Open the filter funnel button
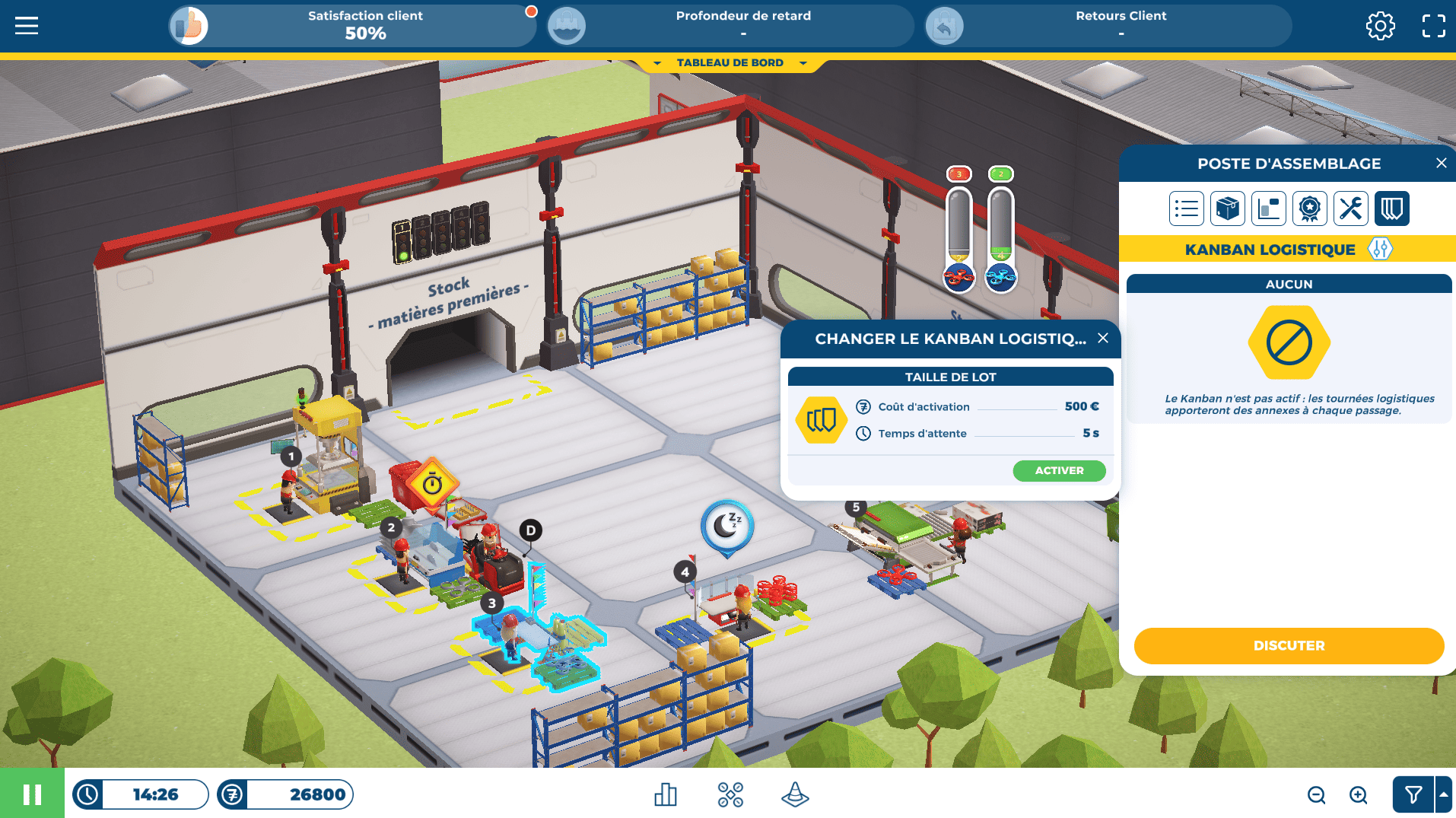1456x818 pixels. (x=1413, y=795)
